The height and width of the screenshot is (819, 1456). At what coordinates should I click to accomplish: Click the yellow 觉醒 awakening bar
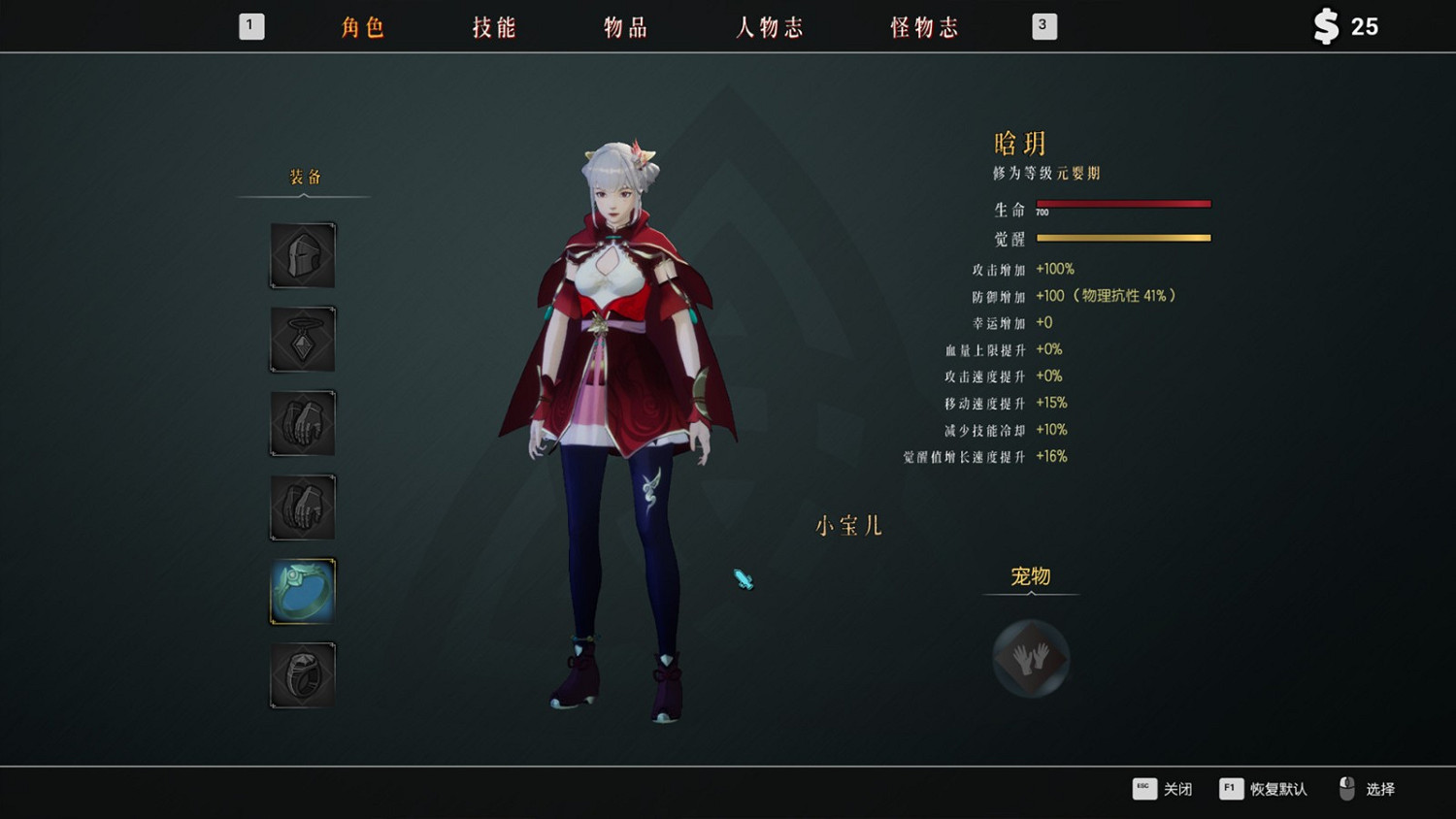pos(1123,237)
